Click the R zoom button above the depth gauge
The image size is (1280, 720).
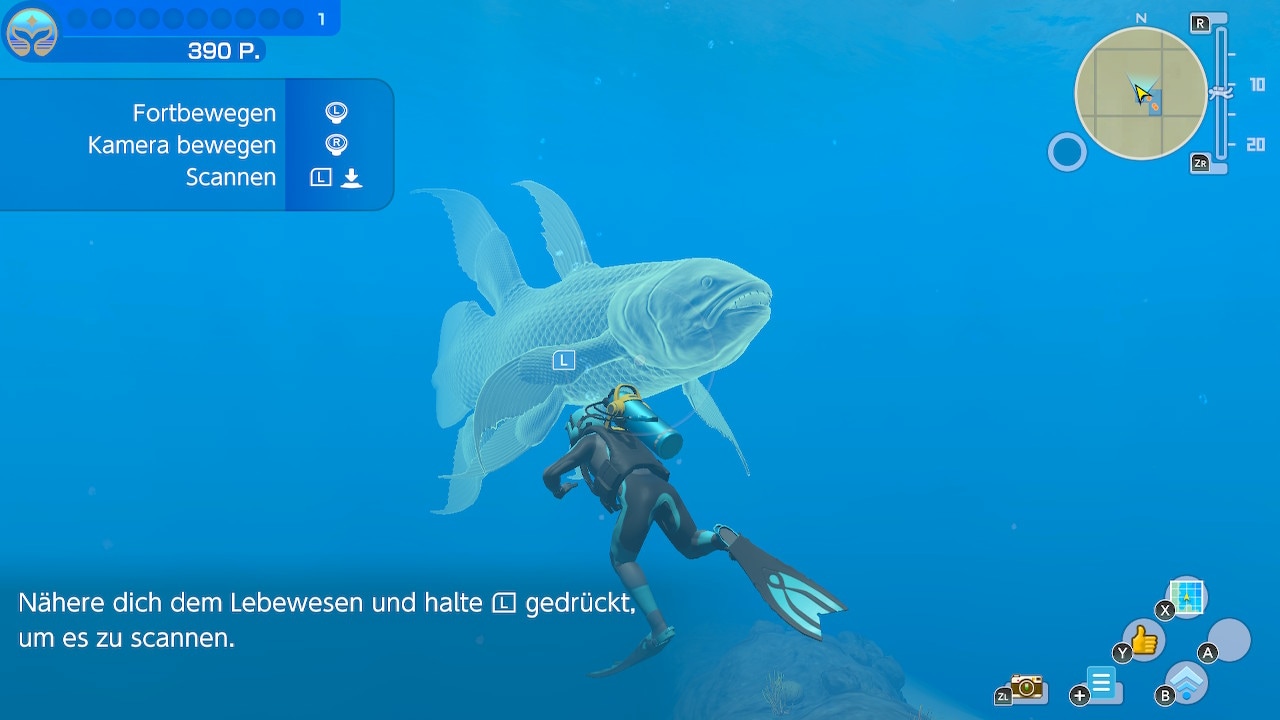click(x=1200, y=23)
